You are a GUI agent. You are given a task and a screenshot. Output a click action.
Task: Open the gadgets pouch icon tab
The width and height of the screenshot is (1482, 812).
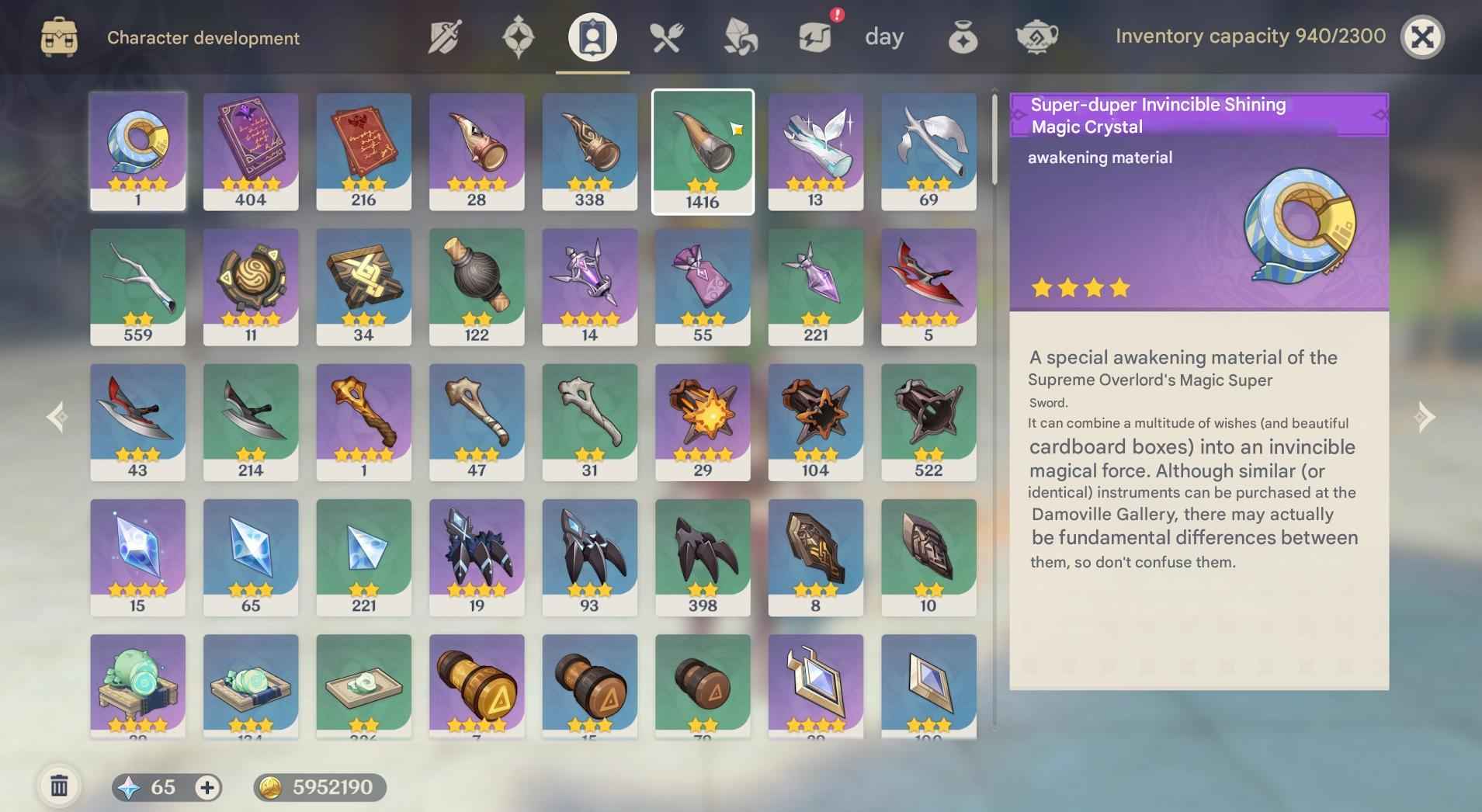pos(963,36)
